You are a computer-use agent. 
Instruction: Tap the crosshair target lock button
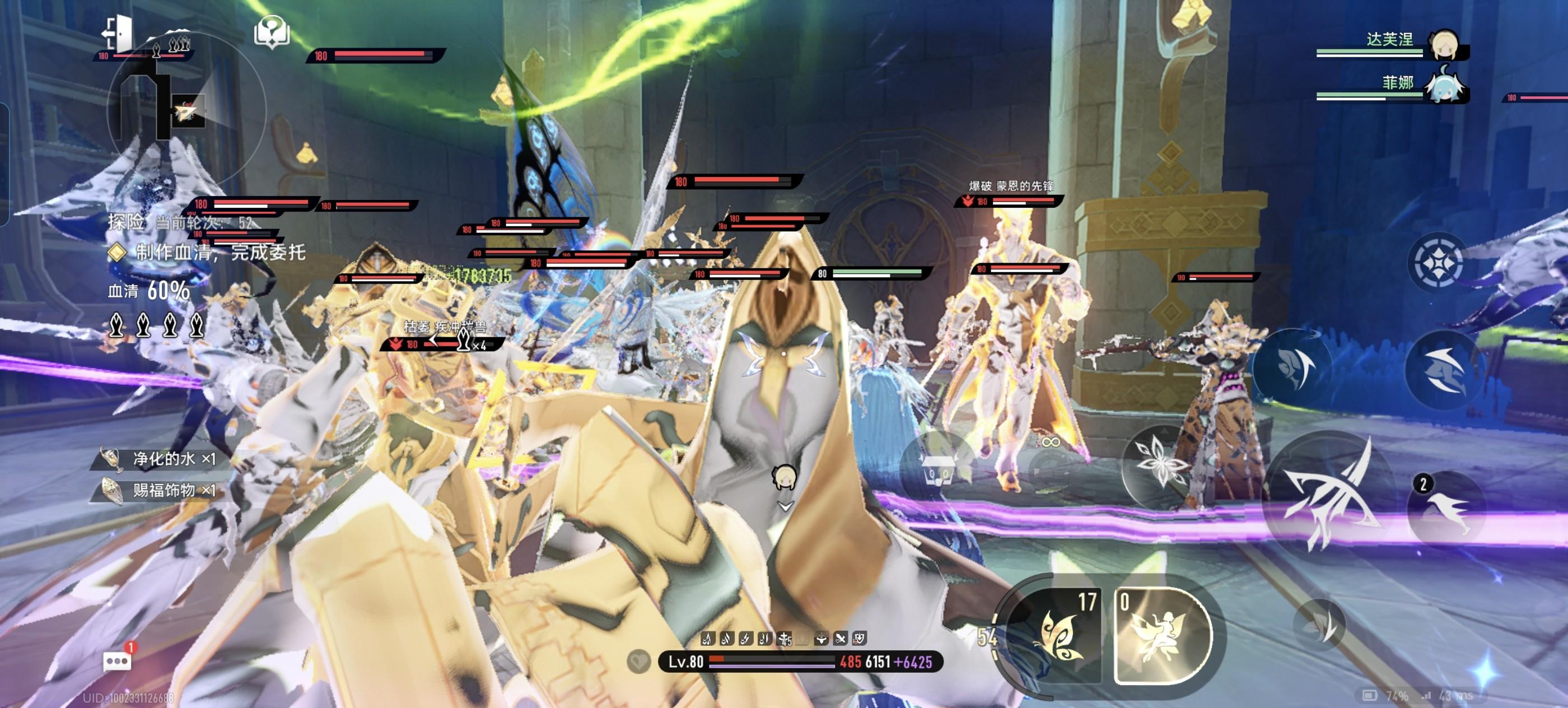click(x=1438, y=263)
